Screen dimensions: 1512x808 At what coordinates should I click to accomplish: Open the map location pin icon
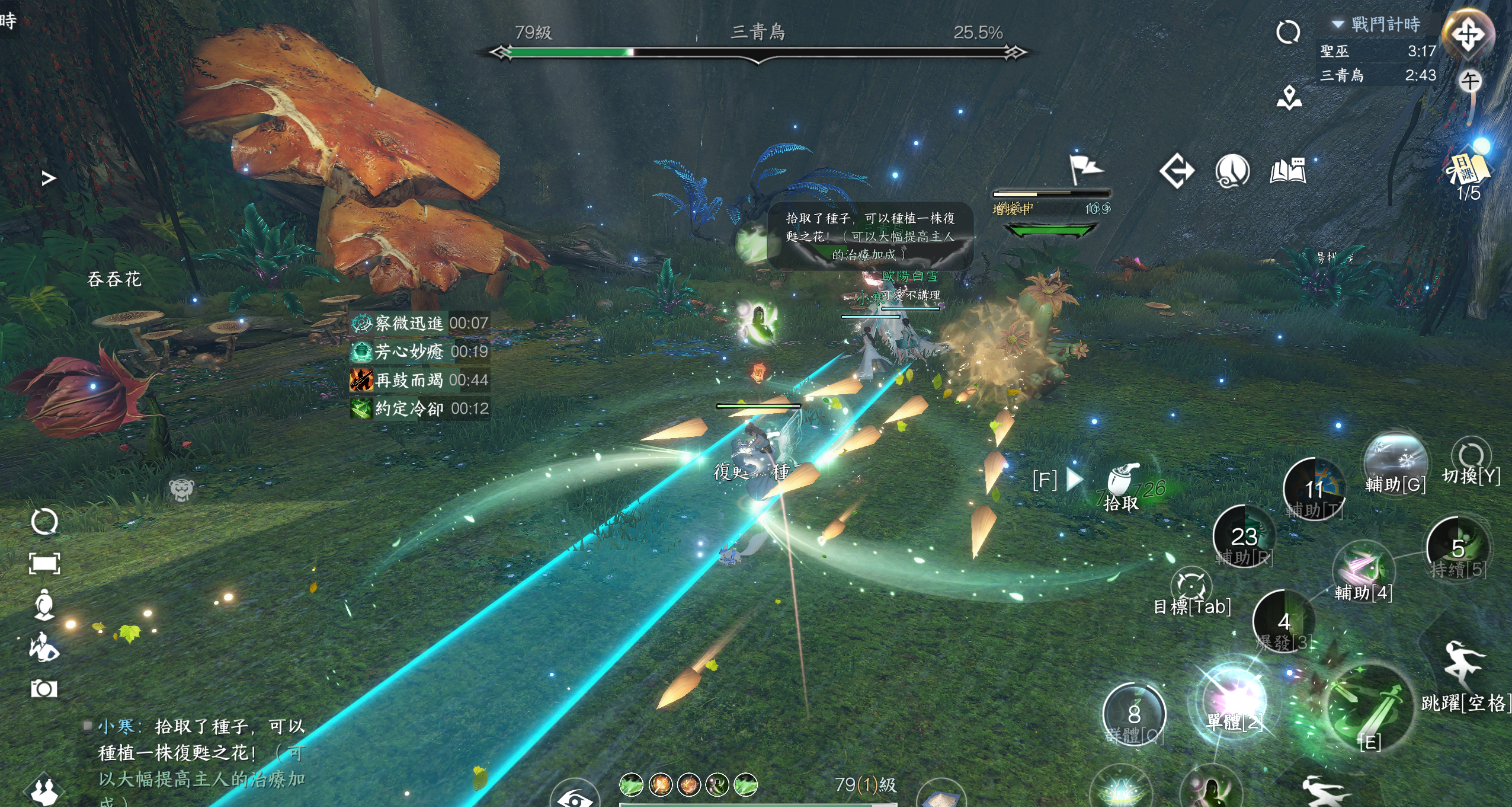(x=1289, y=98)
